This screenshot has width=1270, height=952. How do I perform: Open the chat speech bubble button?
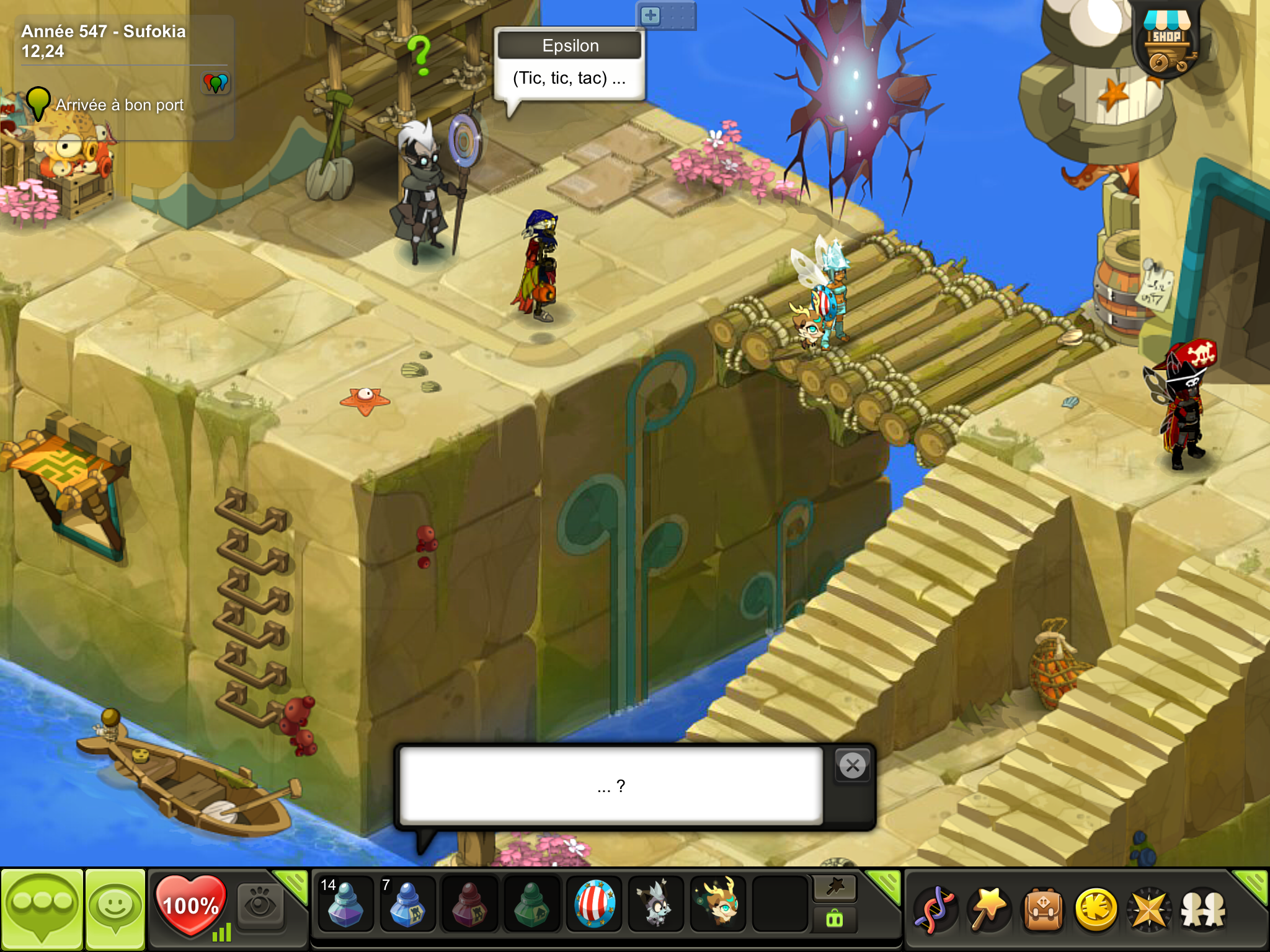click(x=42, y=909)
